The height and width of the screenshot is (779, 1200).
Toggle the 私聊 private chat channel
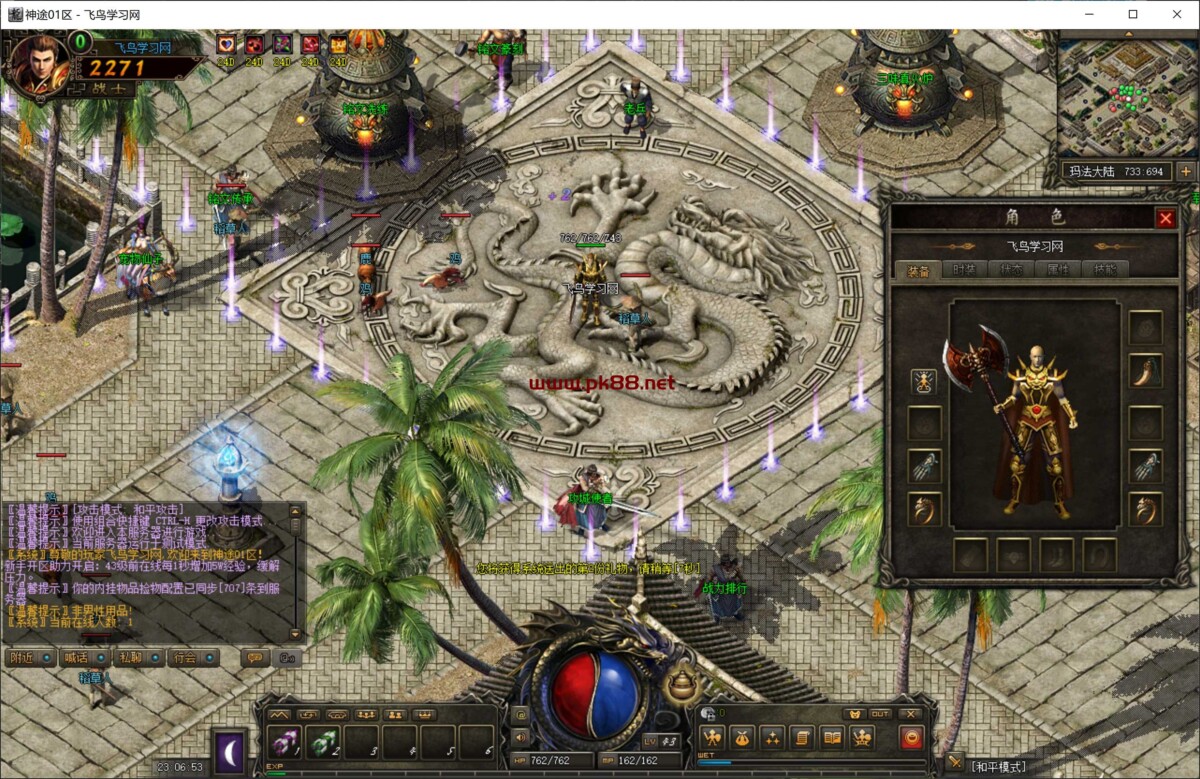click(x=130, y=657)
